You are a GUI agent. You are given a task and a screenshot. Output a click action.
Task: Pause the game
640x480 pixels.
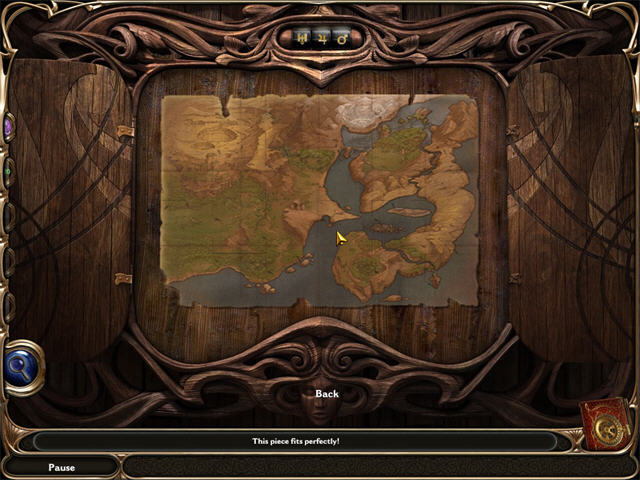[61, 467]
